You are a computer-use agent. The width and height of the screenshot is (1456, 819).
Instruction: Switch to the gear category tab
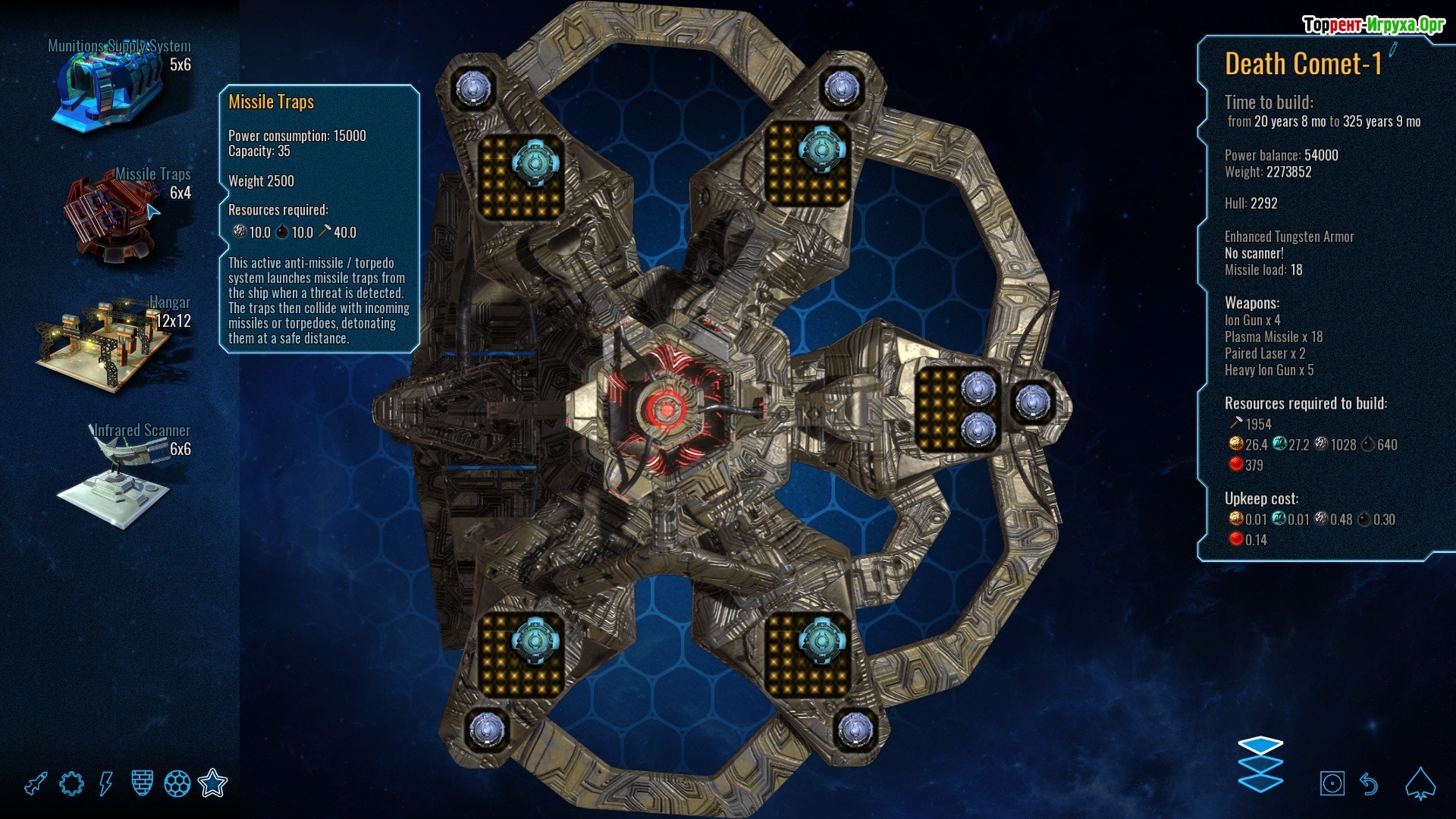pos(71,783)
